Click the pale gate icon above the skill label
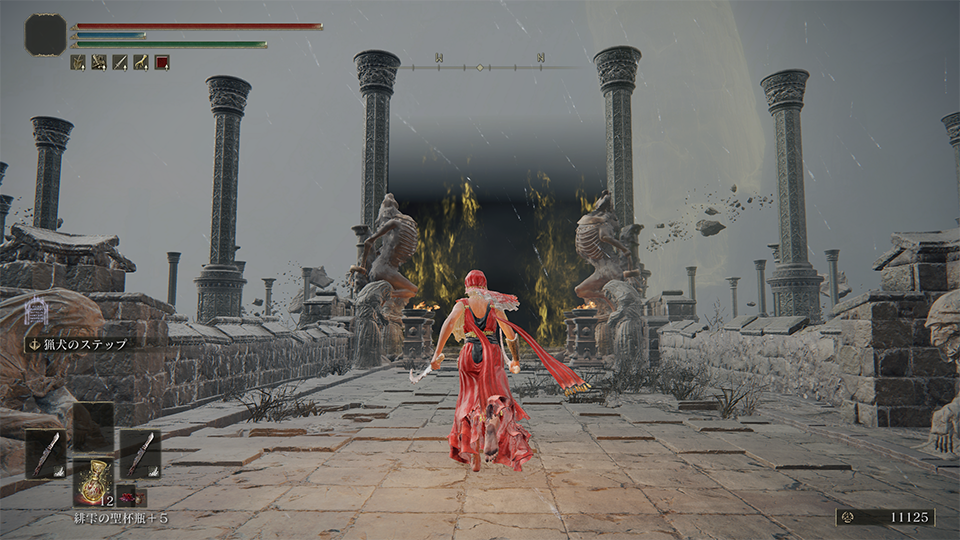960x540 pixels. (x=36, y=313)
